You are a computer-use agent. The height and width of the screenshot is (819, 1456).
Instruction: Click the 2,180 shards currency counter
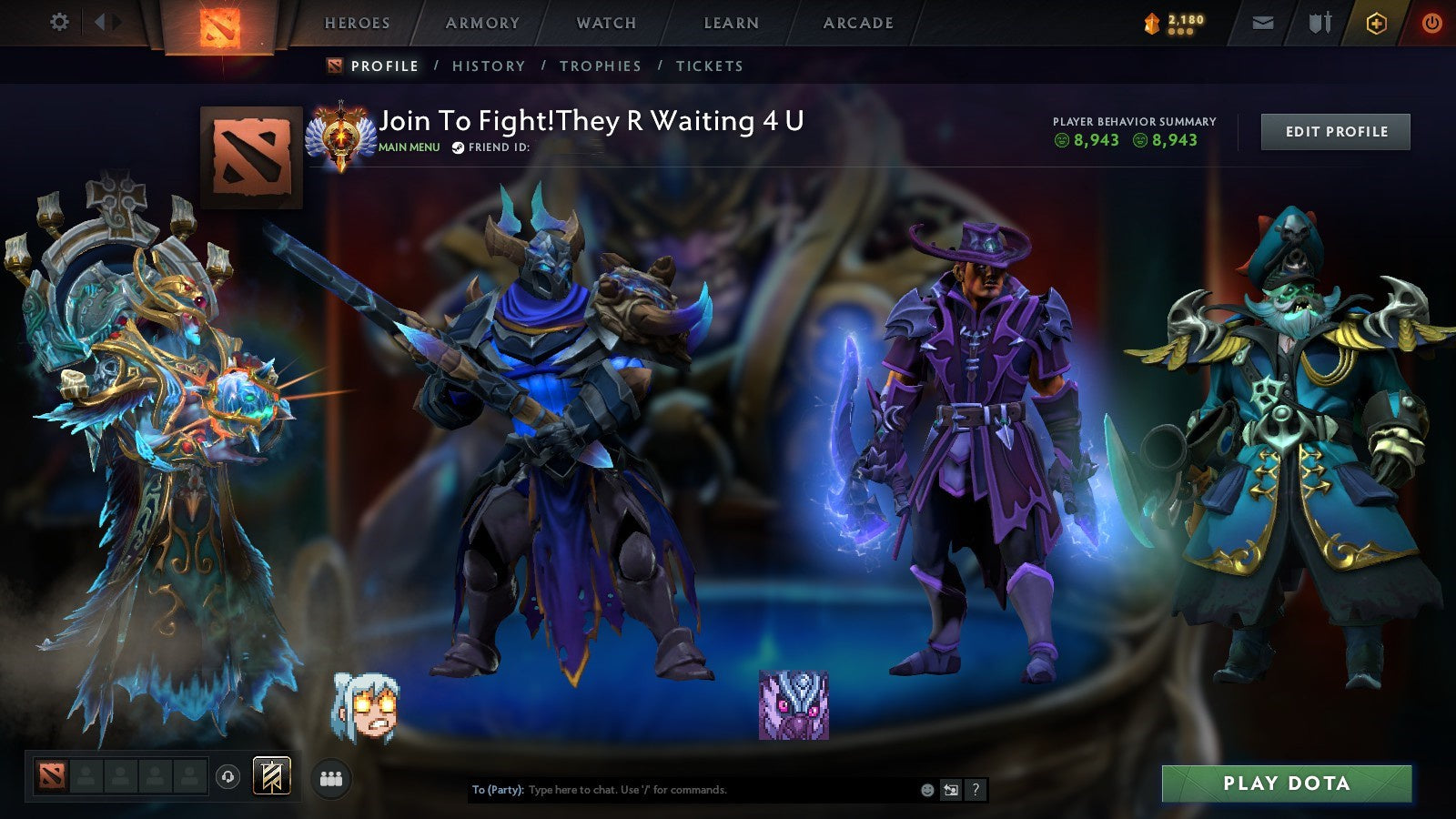tap(1174, 20)
